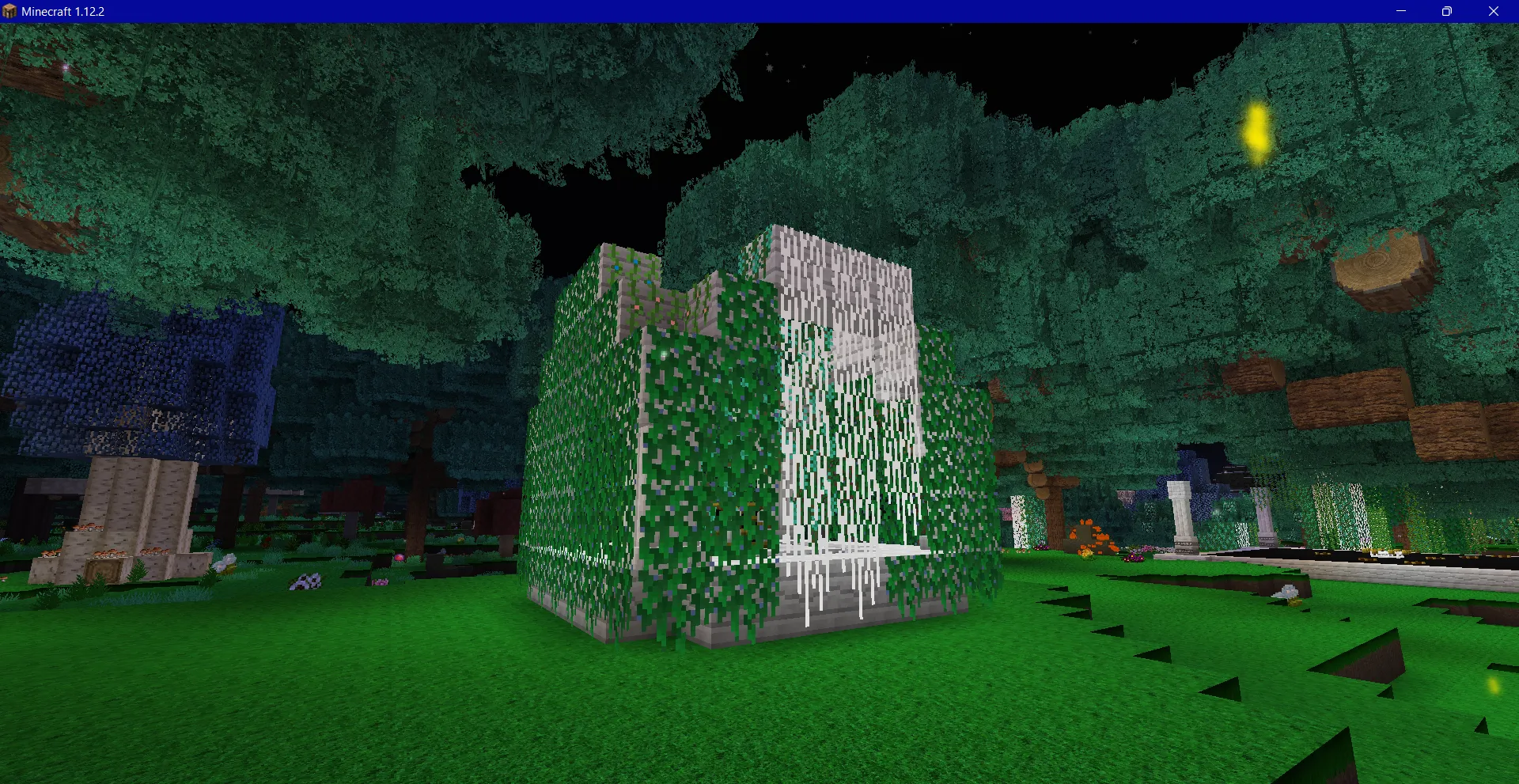Minimize the Minecraft window

tap(1402, 11)
